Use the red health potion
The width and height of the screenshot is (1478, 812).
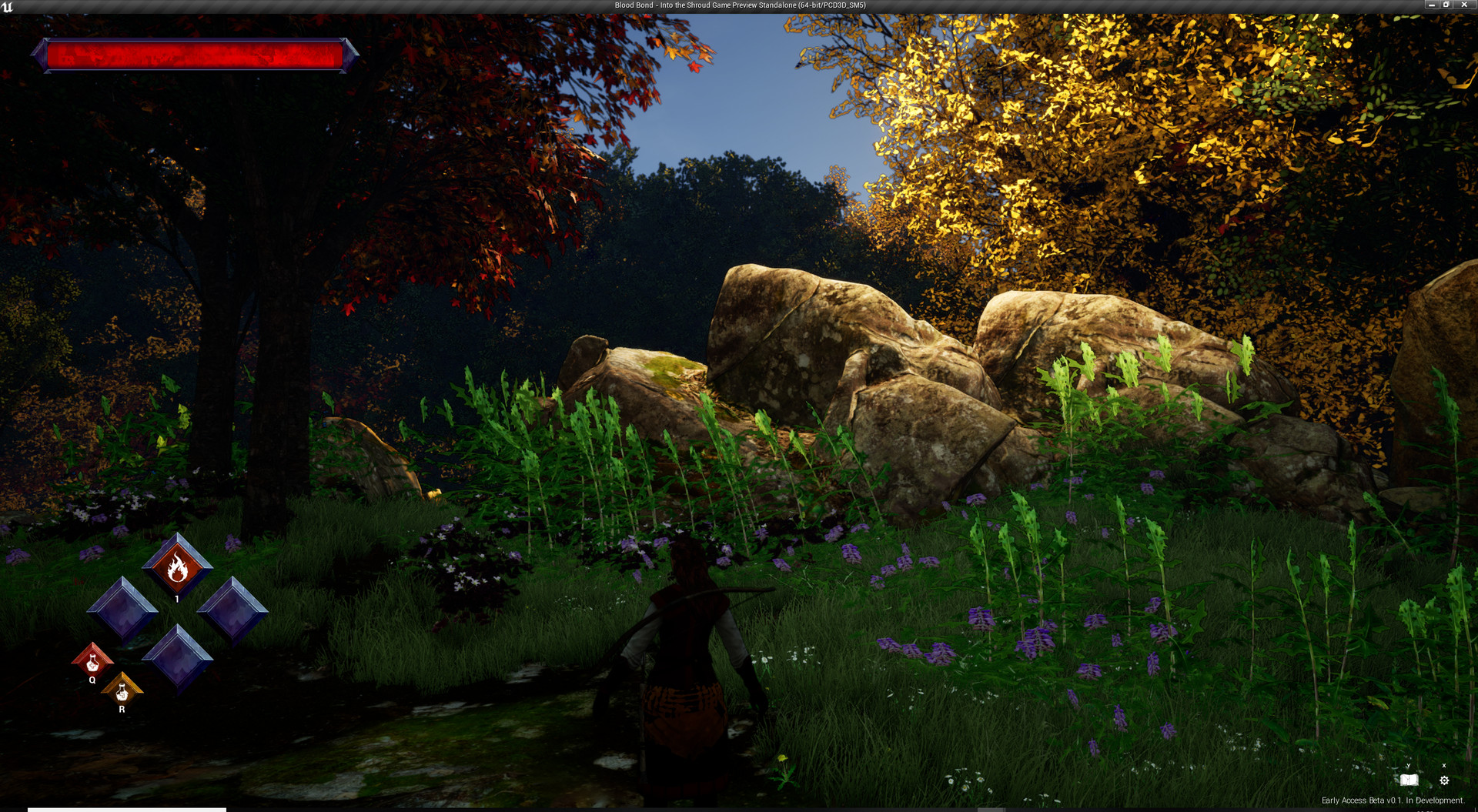(x=92, y=661)
